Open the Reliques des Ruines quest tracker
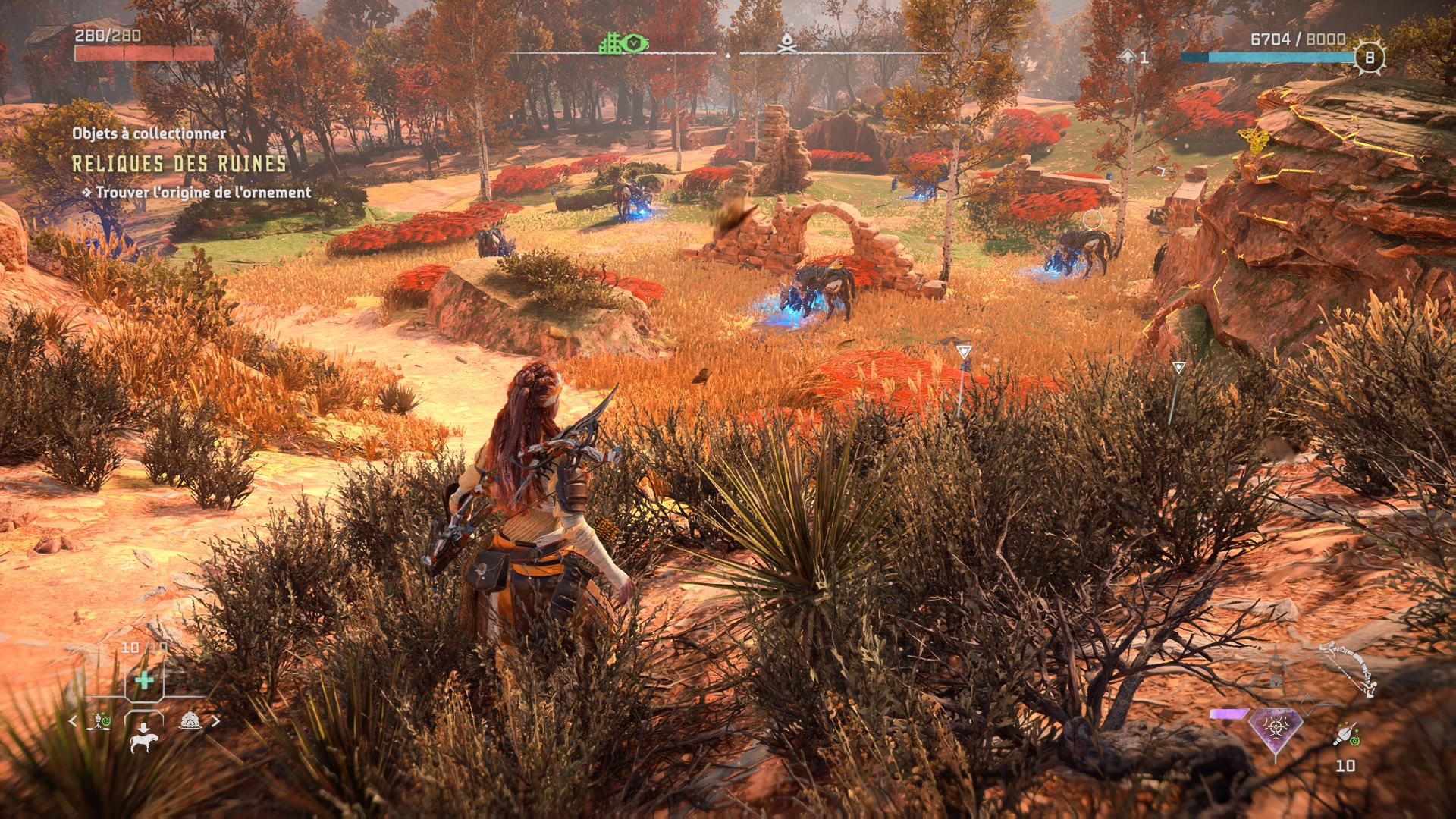The image size is (1456, 819). pyautogui.click(x=179, y=164)
